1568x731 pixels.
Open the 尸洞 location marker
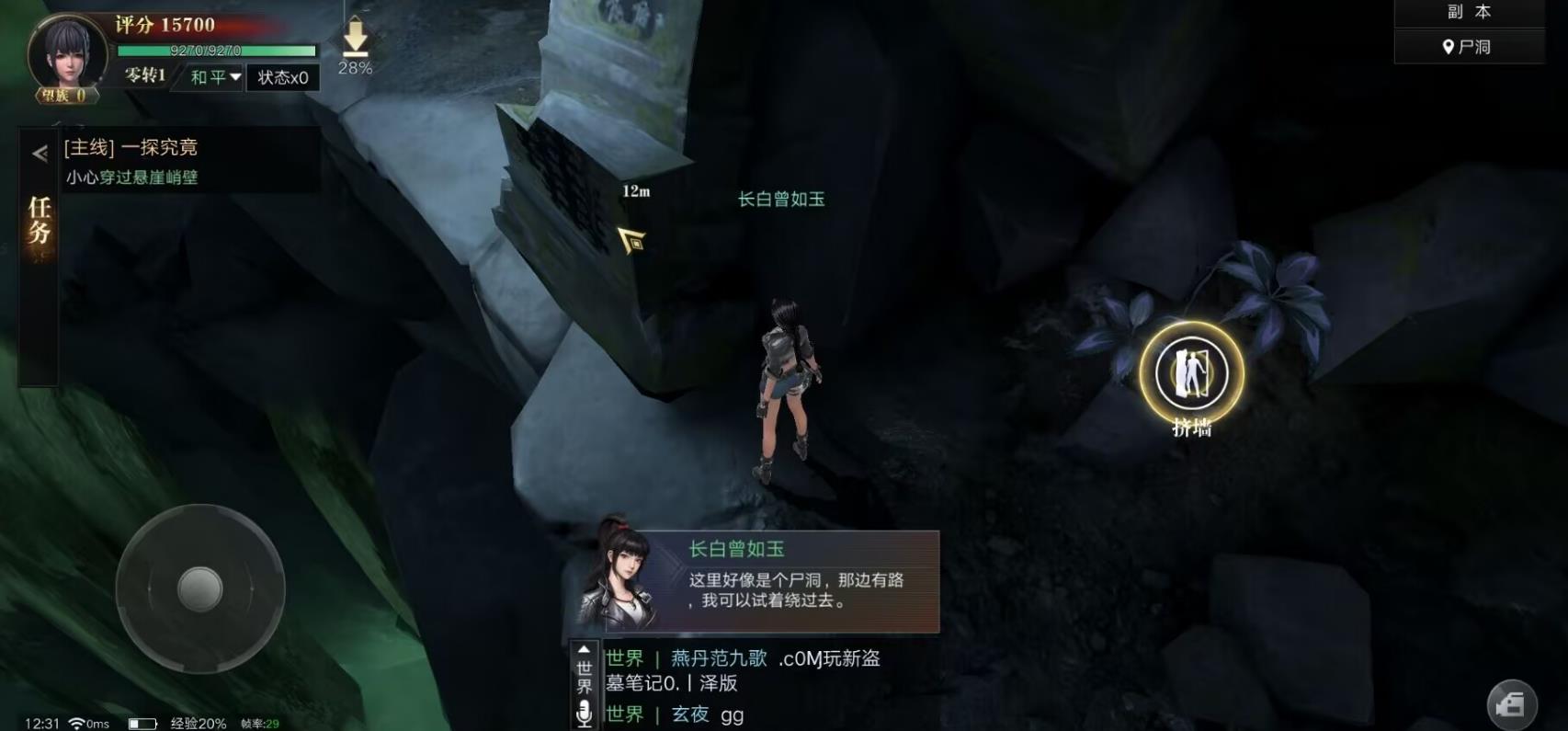[x=1468, y=46]
